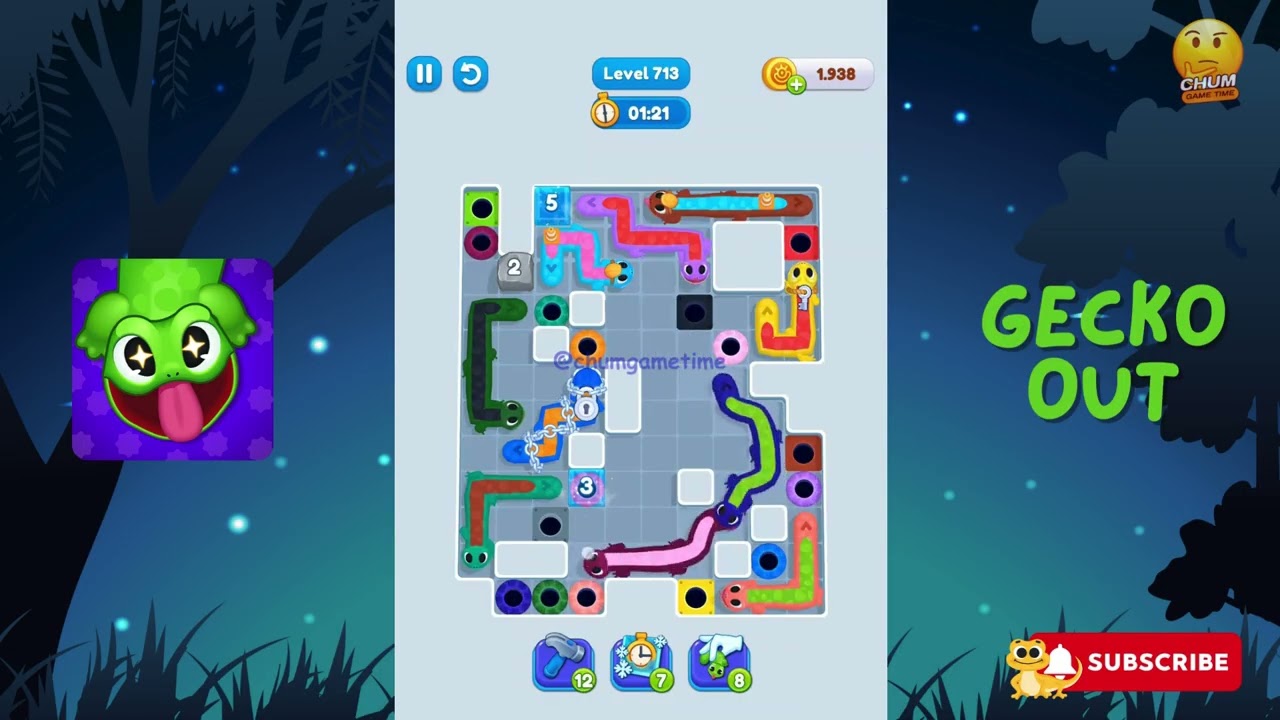The width and height of the screenshot is (1280, 720).
Task: Open the coin shop via the plus icon
Action: [x=796, y=83]
